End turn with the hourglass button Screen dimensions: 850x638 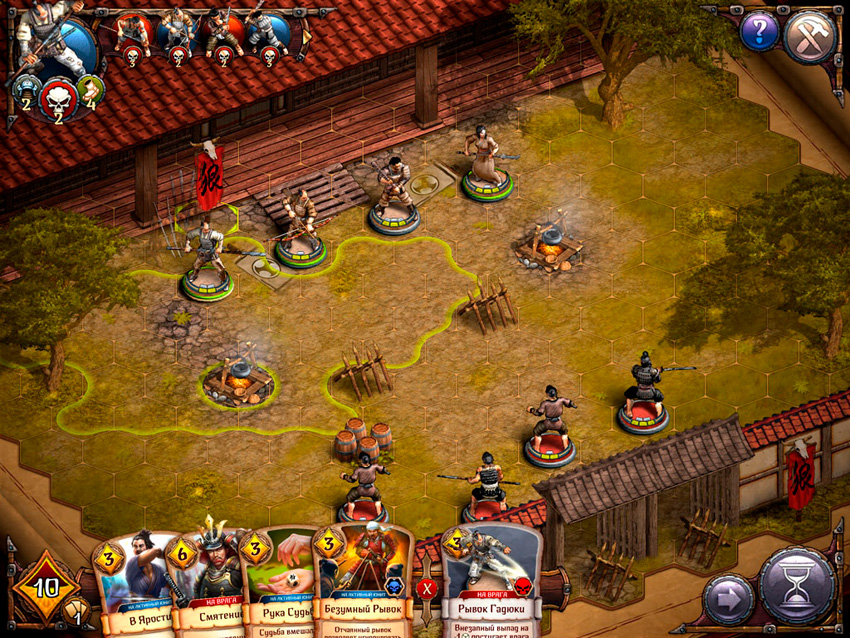tap(797, 587)
